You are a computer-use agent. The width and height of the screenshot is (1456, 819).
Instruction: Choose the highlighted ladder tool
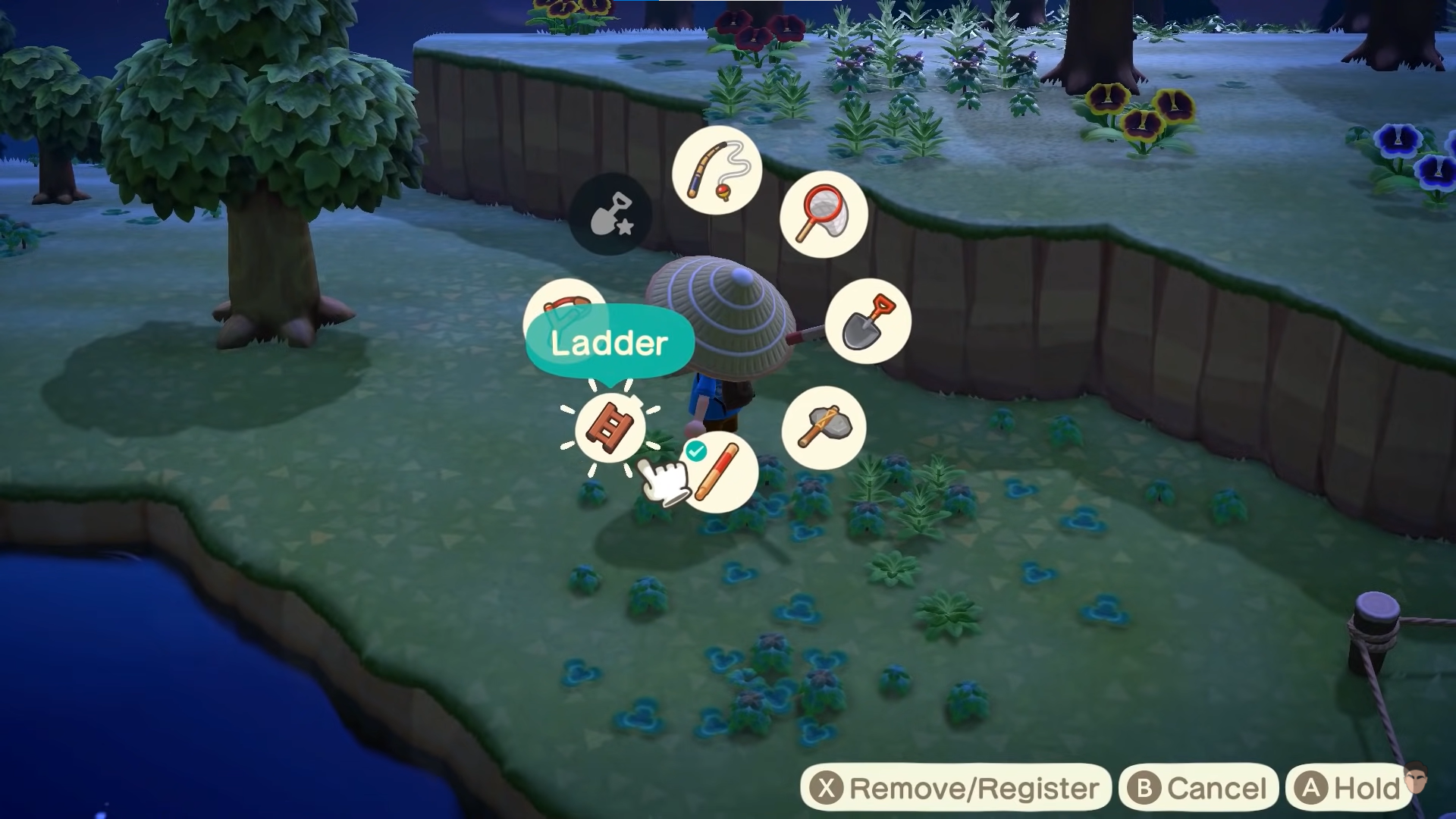pos(610,428)
